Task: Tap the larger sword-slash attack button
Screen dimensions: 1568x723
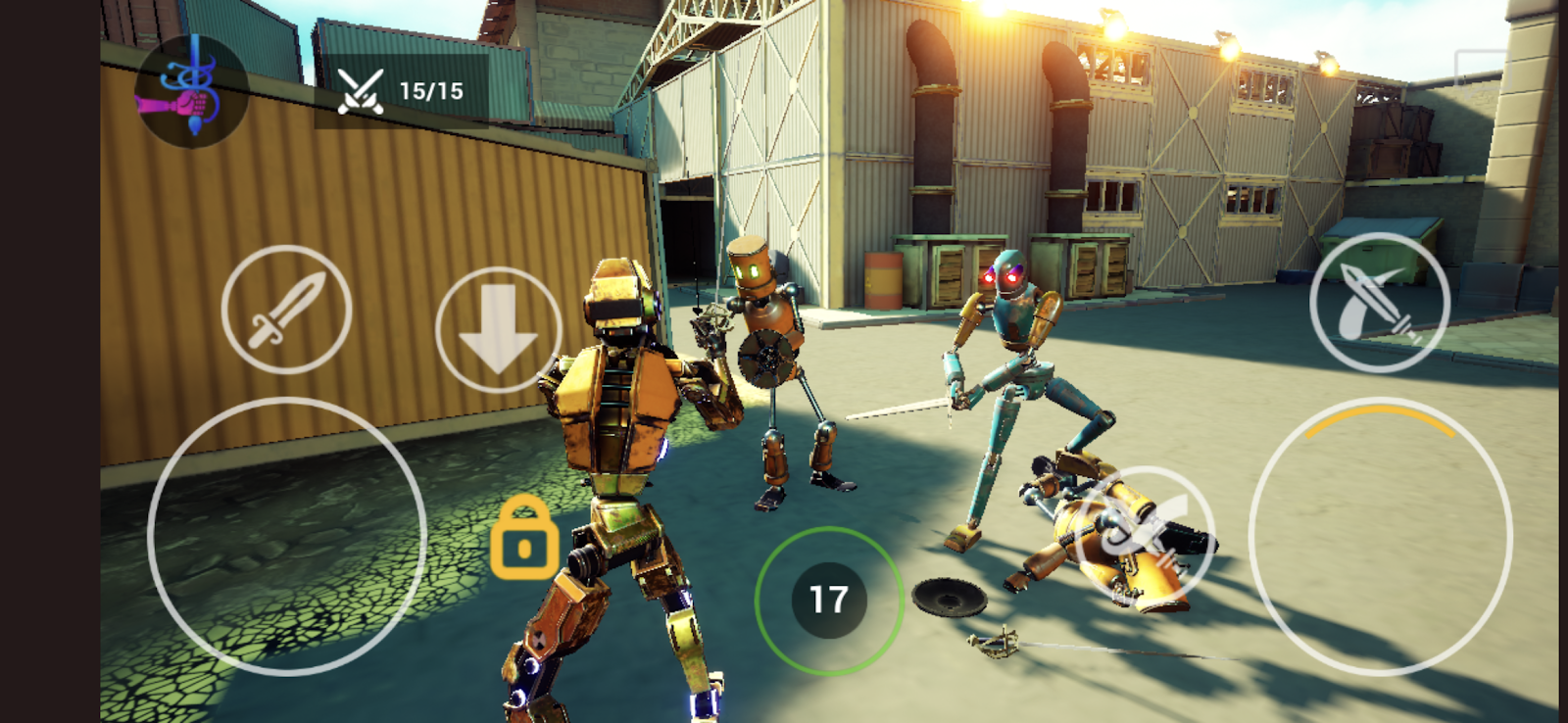Action: tap(1380, 303)
